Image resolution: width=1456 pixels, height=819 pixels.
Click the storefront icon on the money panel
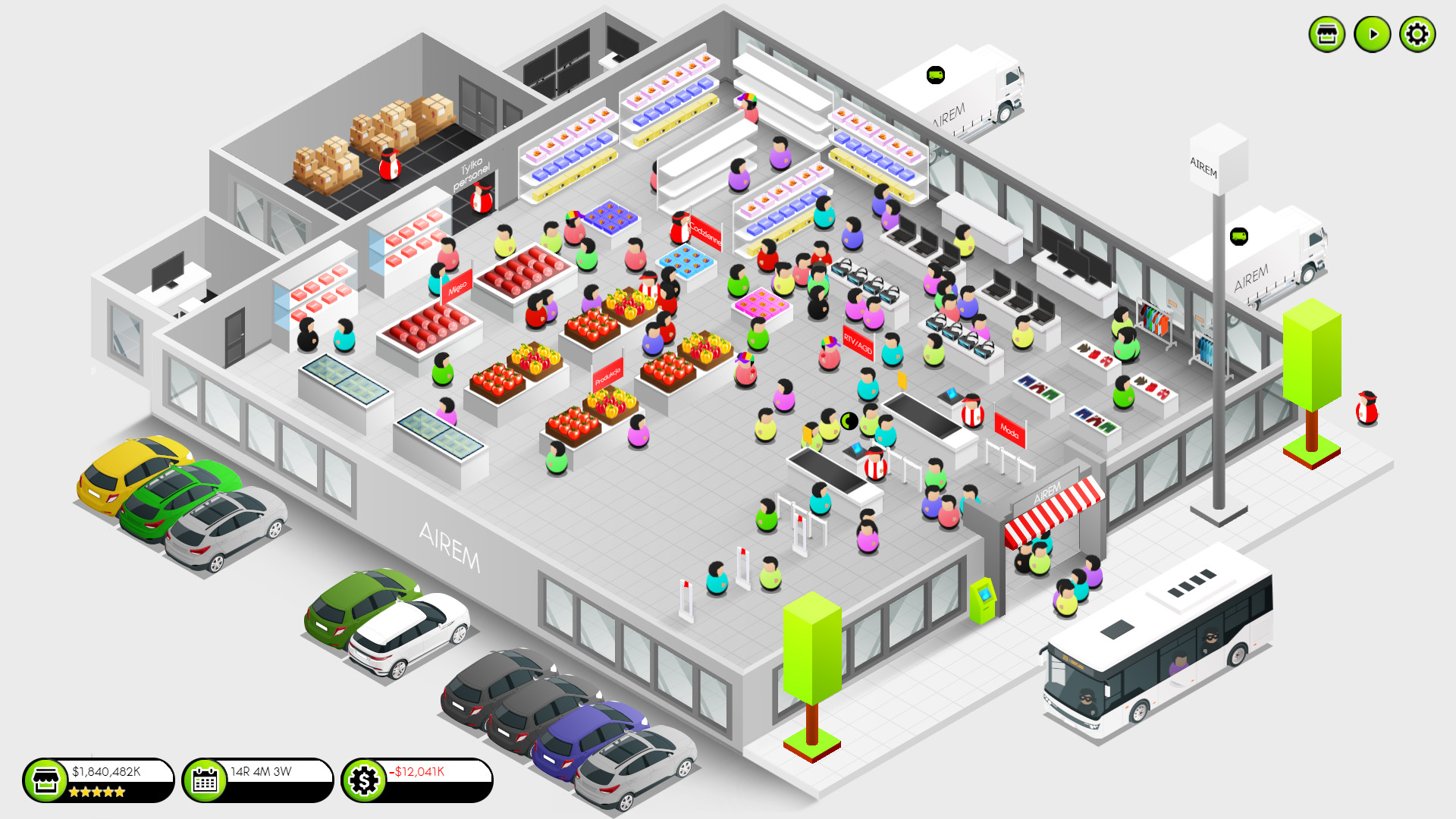pyautogui.click(x=47, y=780)
